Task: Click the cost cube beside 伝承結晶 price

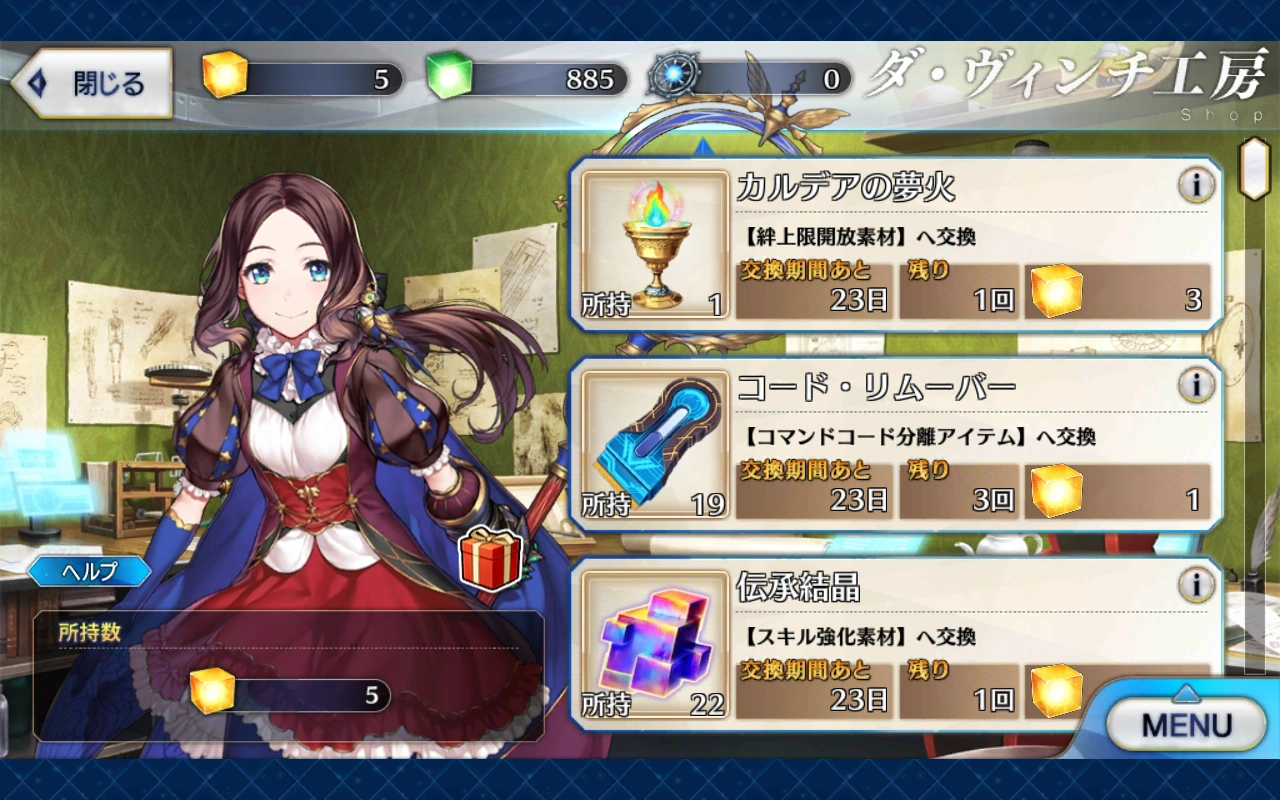Action: [x=1056, y=693]
